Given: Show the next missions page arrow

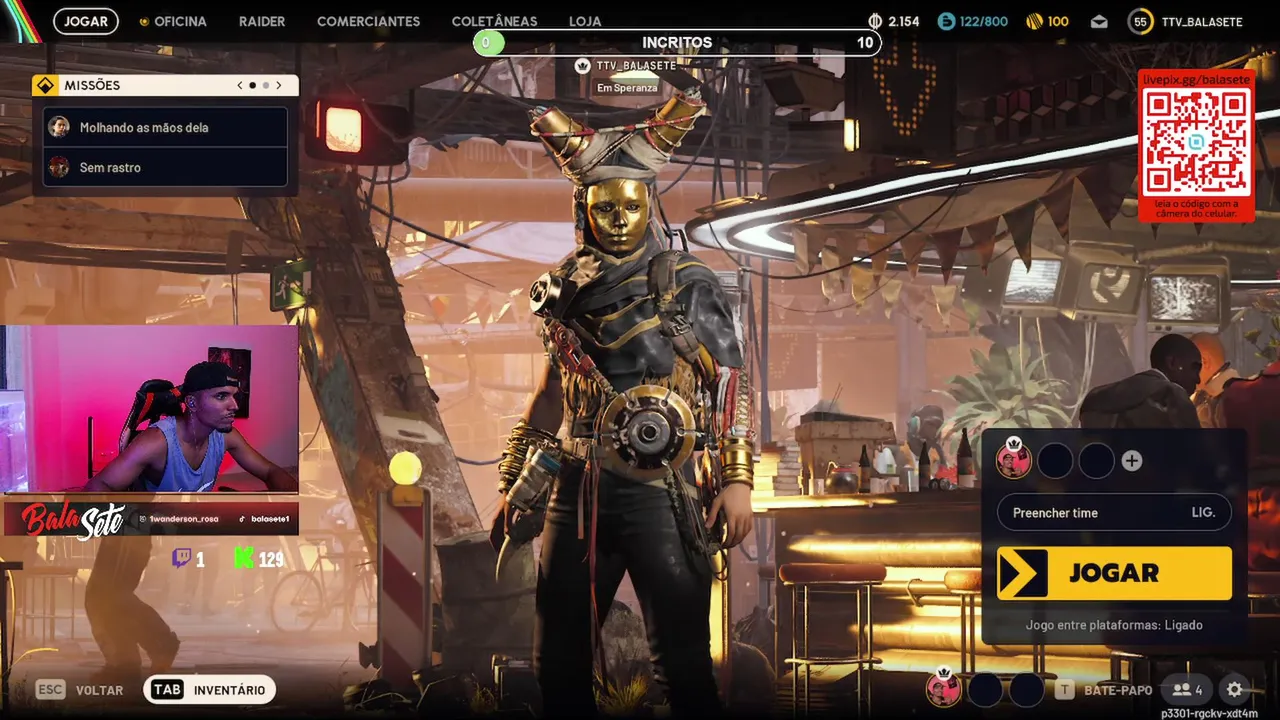Looking at the screenshot, I should [x=279, y=86].
